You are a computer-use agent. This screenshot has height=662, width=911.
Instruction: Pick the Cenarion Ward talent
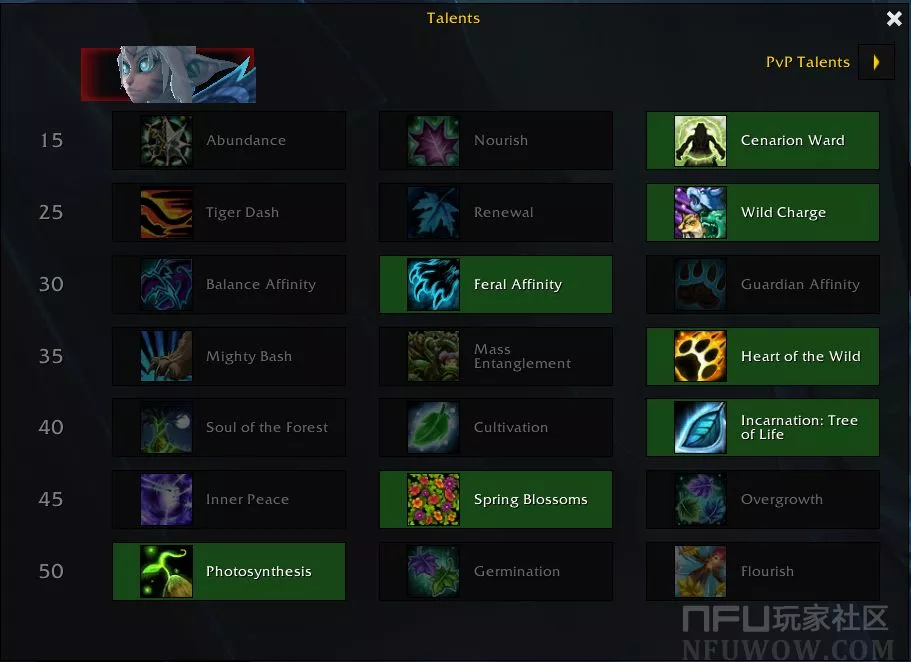click(763, 140)
